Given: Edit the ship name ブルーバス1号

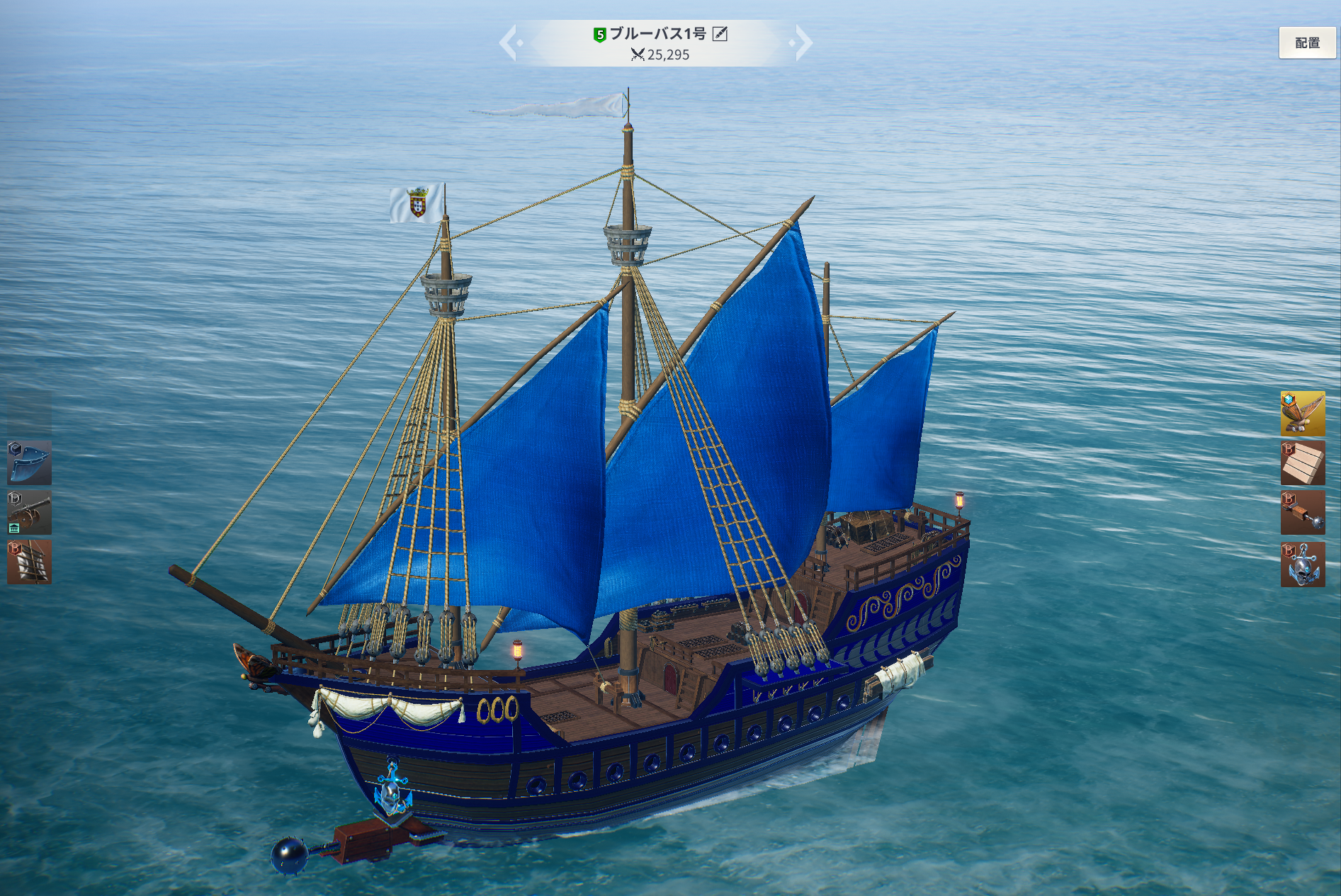Looking at the screenshot, I should pyautogui.click(x=720, y=34).
